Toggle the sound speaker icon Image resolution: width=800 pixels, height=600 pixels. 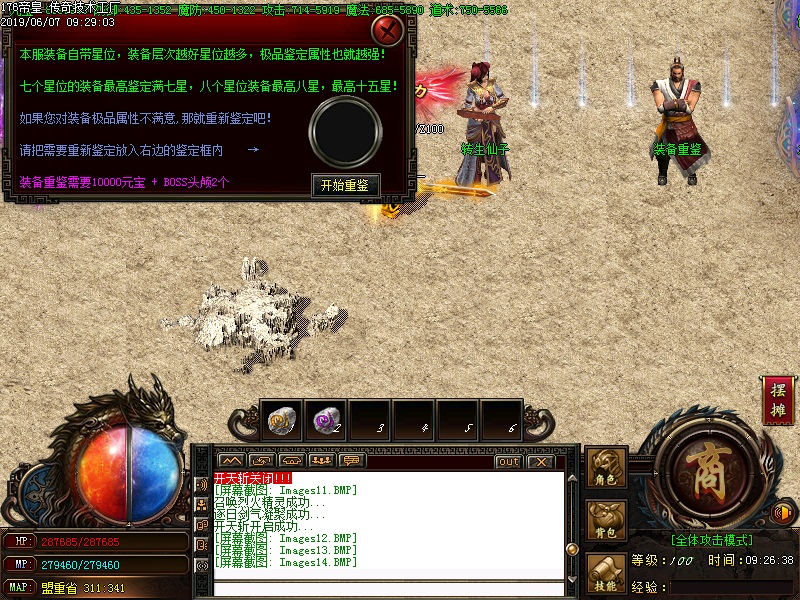783,513
